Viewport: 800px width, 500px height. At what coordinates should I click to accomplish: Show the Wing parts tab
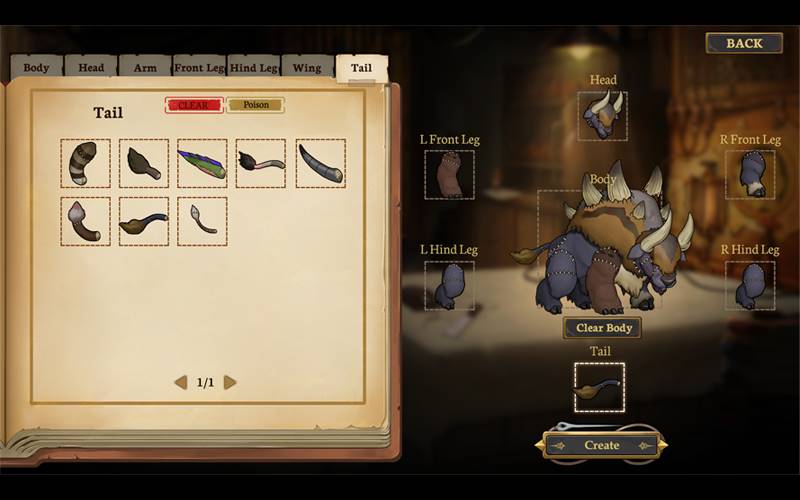tap(307, 68)
